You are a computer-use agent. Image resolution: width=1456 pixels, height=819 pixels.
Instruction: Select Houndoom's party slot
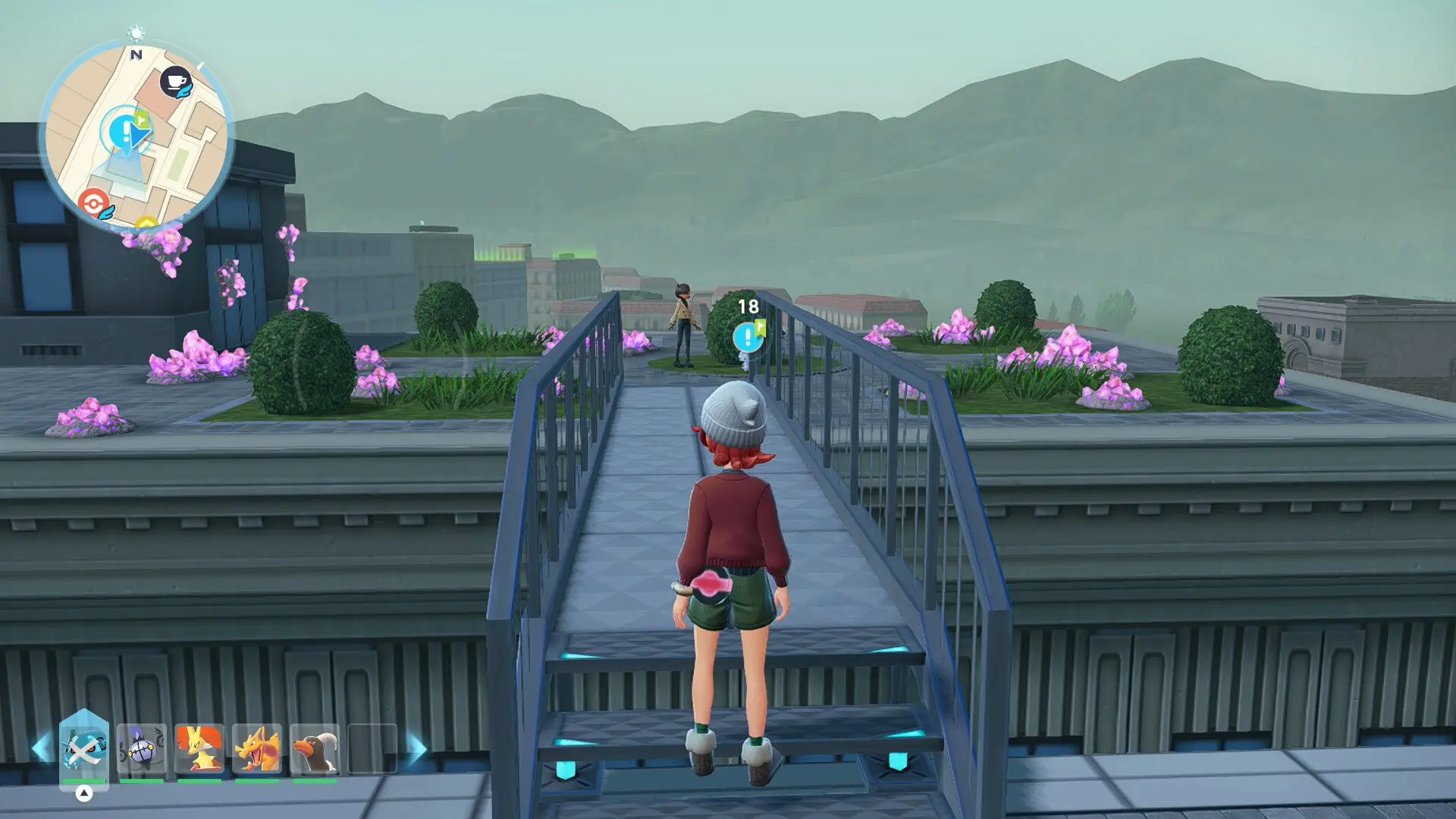pyautogui.click(x=315, y=748)
